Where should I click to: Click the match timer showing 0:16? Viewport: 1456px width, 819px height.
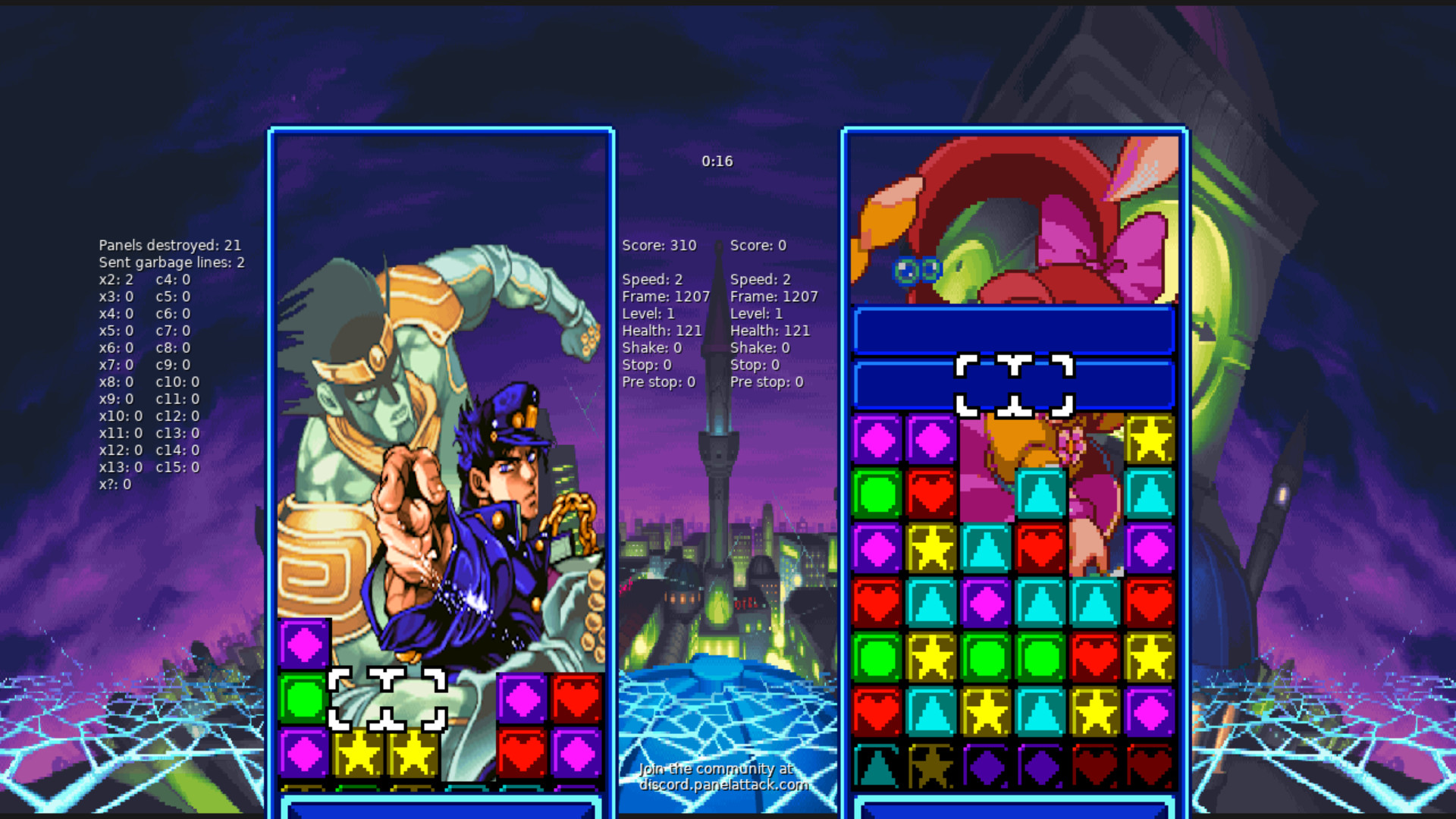coord(717,161)
